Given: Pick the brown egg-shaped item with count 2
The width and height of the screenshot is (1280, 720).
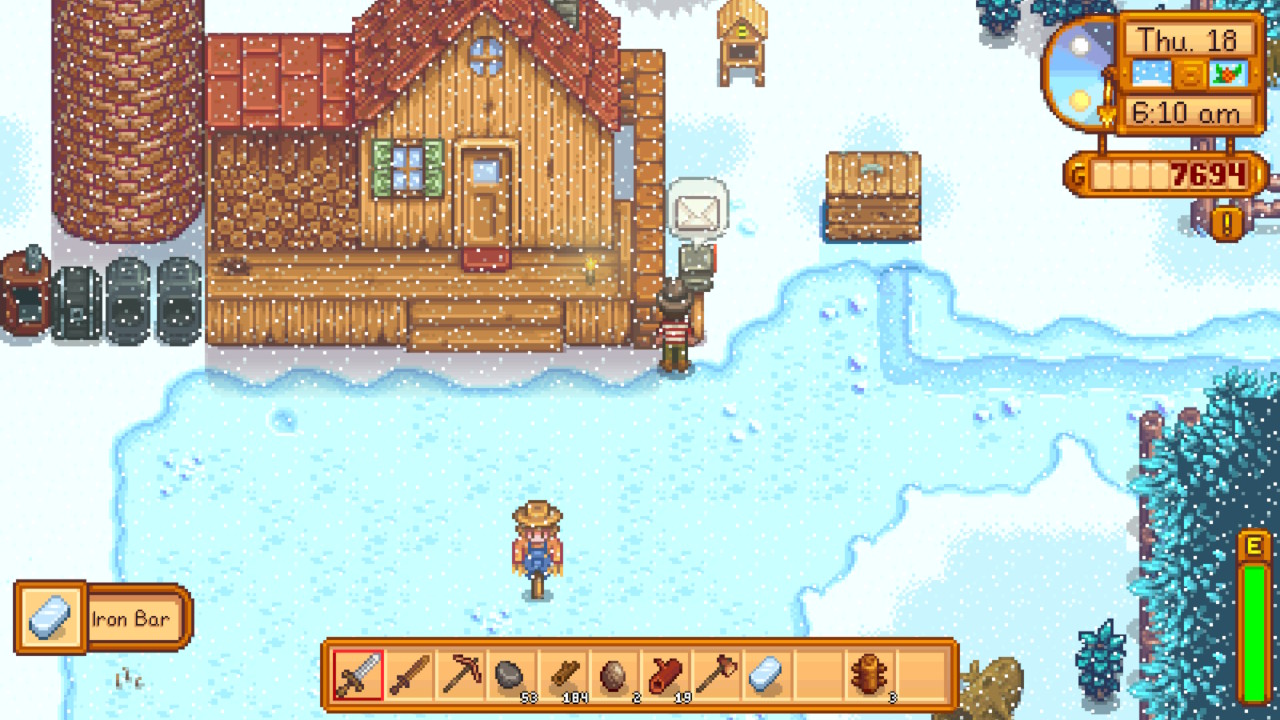Looking at the screenshot, I should 614,675.
